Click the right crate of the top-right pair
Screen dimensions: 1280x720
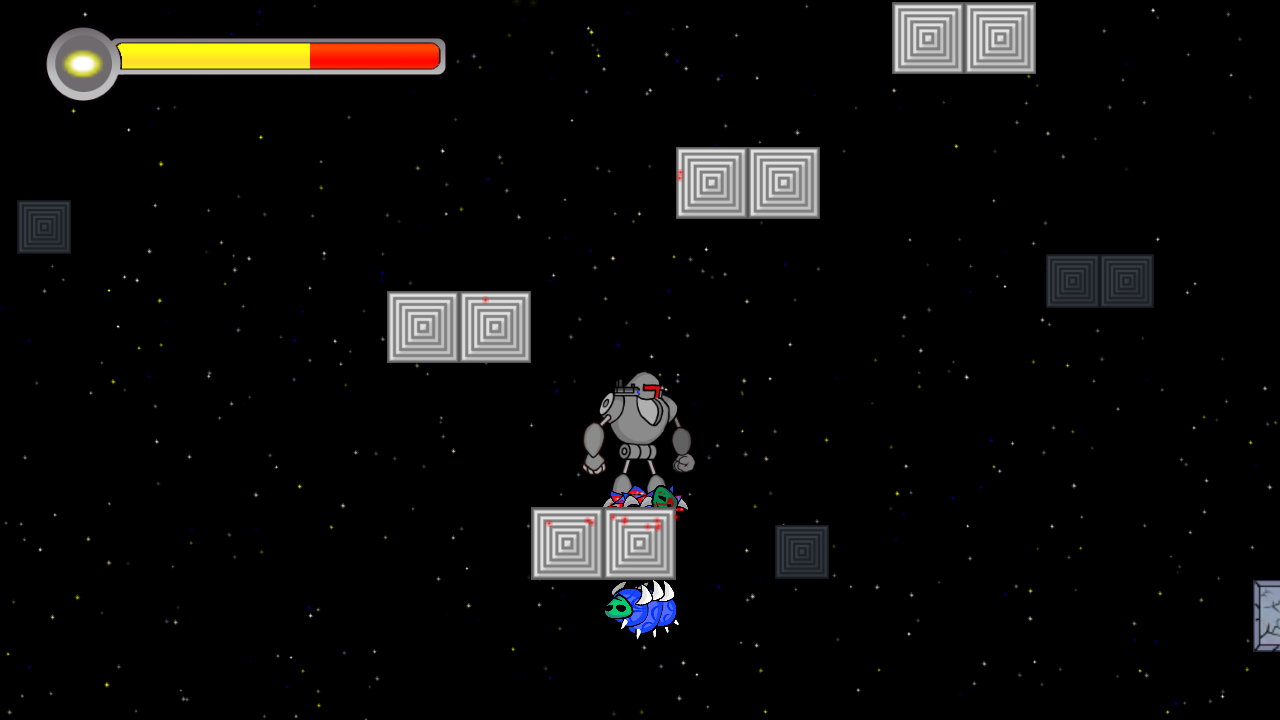(998, 40)
